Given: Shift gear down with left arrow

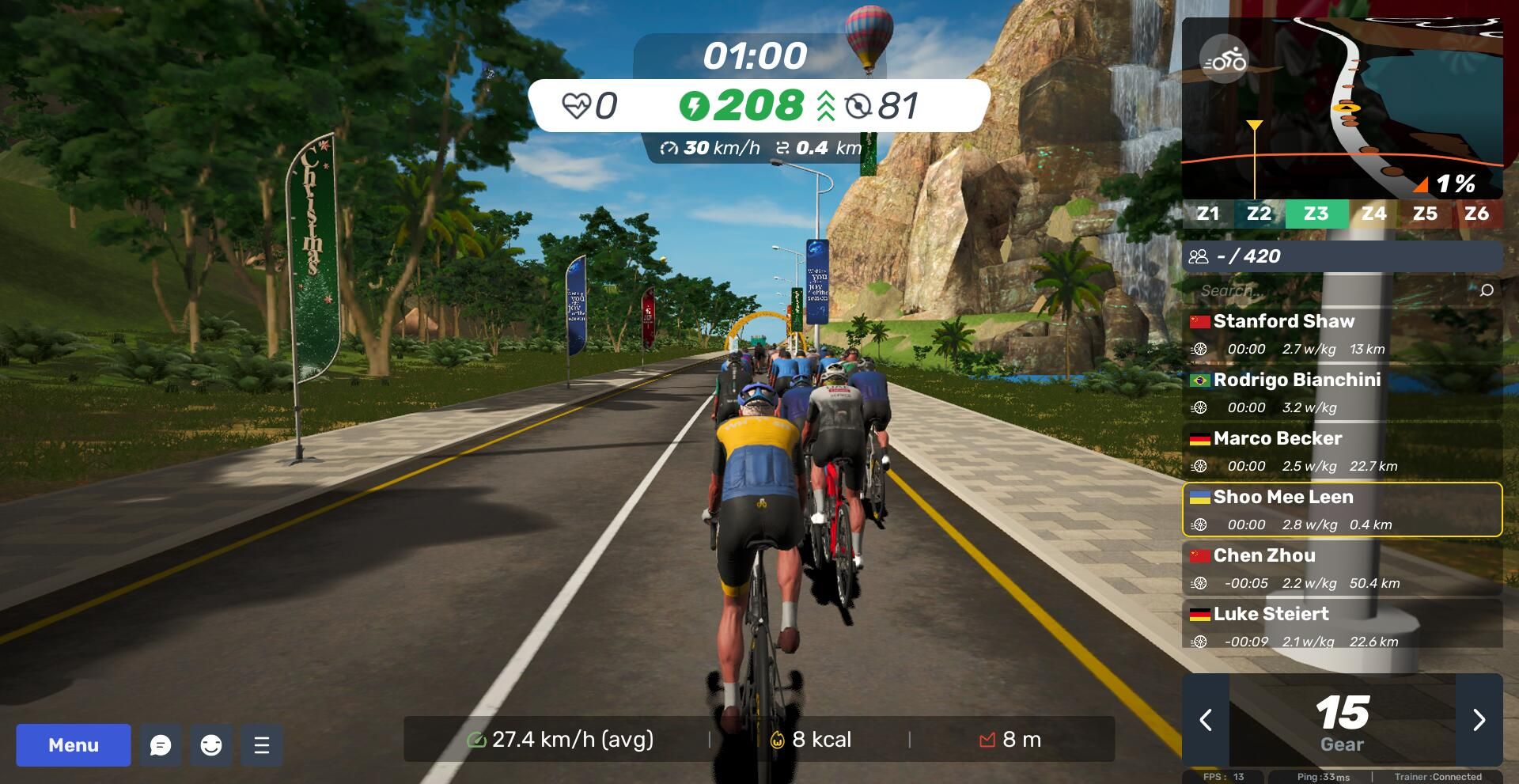Looking at the screenshot, I should pos(1206,720).
